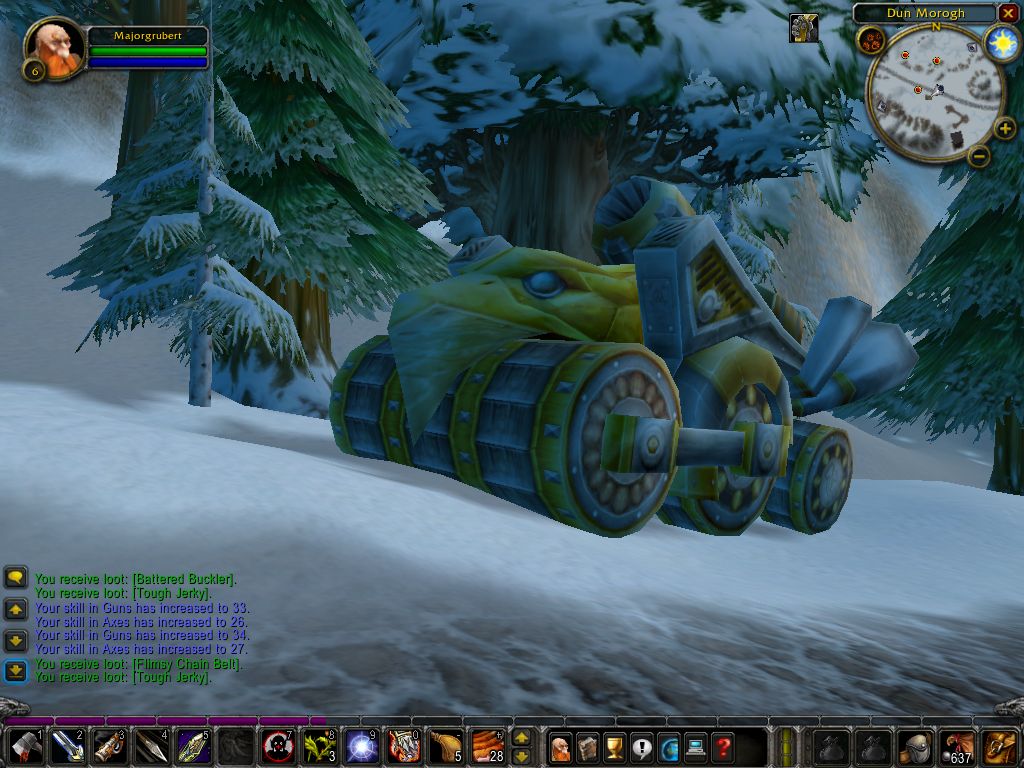Activate the red skull ability in slot 7
Image resolution: width=1024 pixels, height=768 pixels.
click(x=277, y=746)
